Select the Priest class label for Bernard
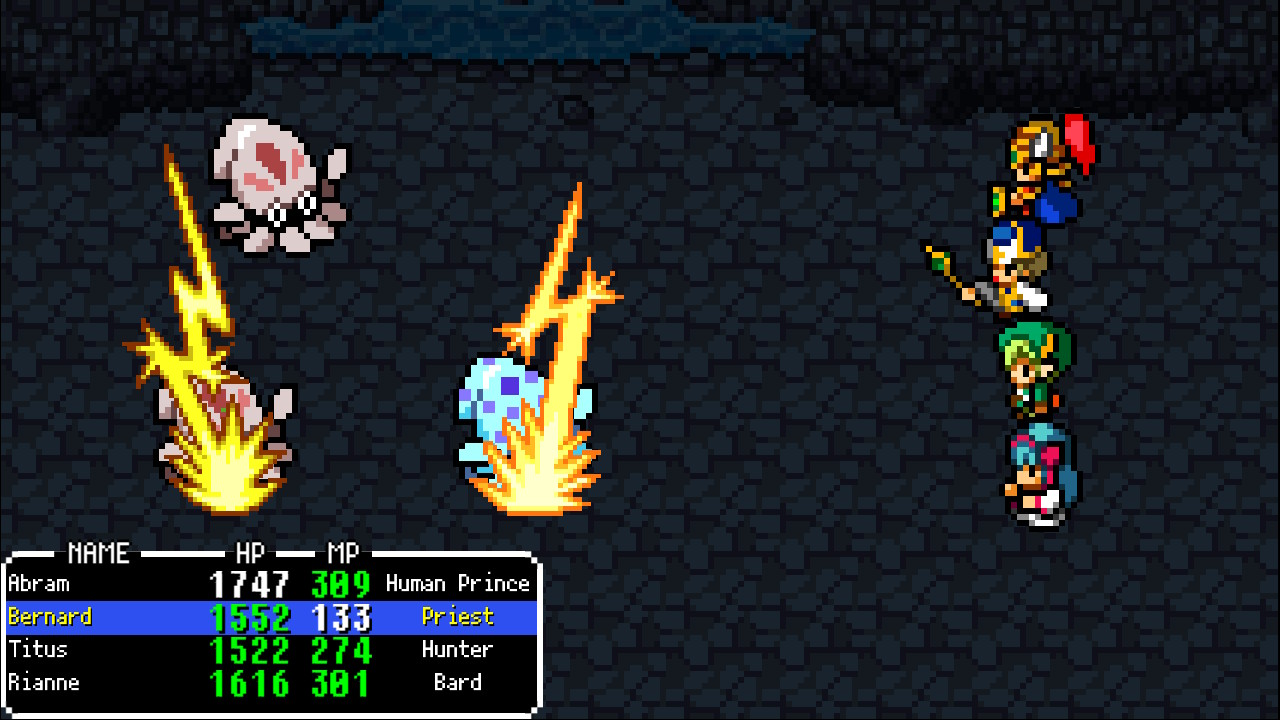This screenshot has height=720, width=1280. [x=459, y=616]
